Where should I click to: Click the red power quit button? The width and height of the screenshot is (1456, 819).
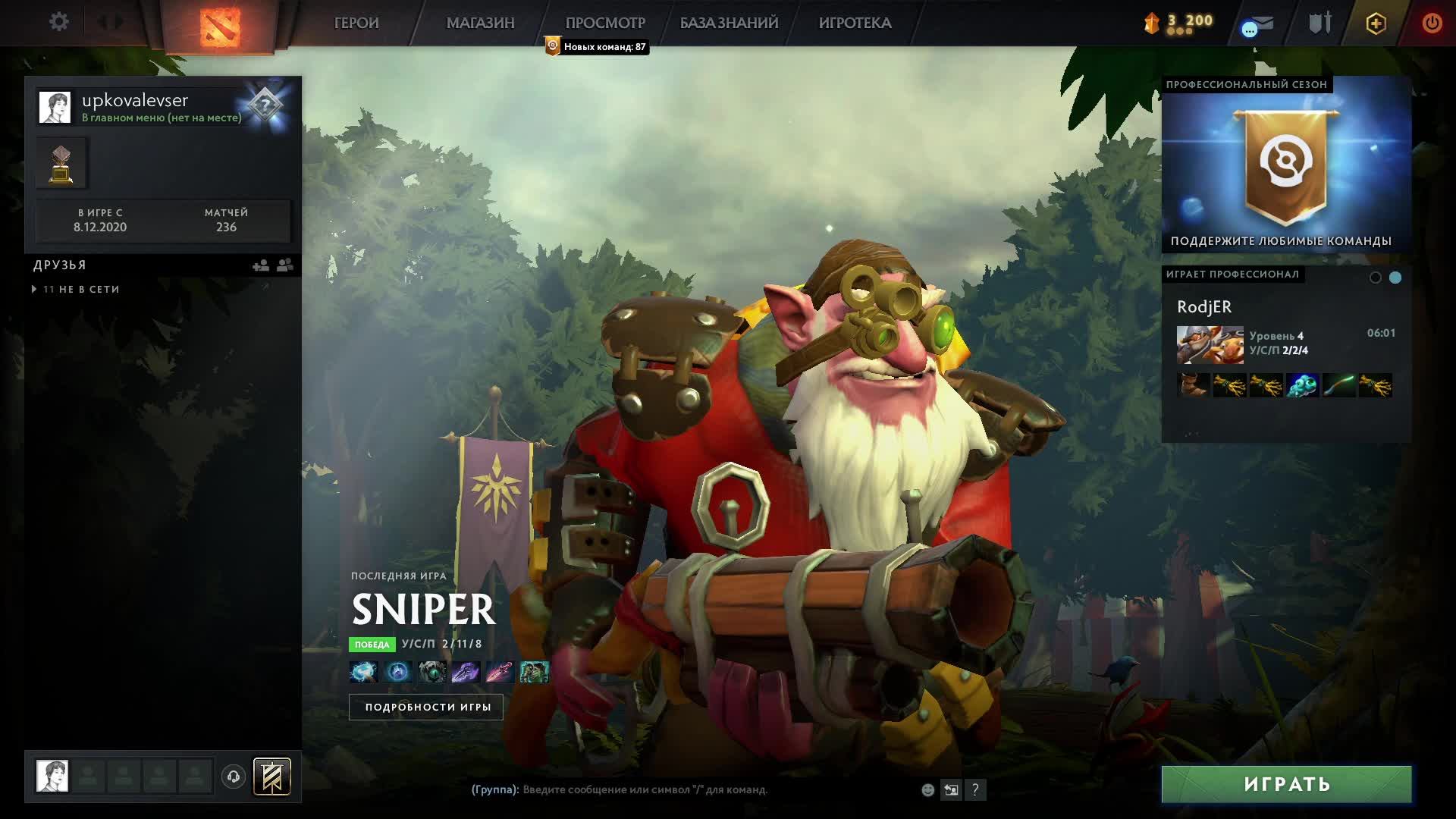point(1432,23)
